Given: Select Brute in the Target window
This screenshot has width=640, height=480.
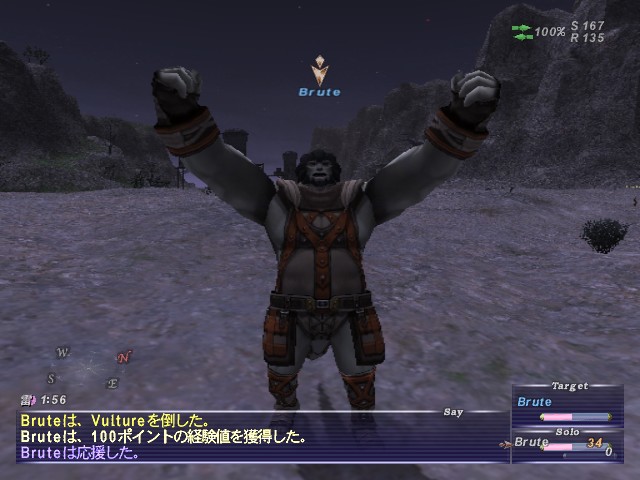Looking at the screenshot, I should pos(534,402).
